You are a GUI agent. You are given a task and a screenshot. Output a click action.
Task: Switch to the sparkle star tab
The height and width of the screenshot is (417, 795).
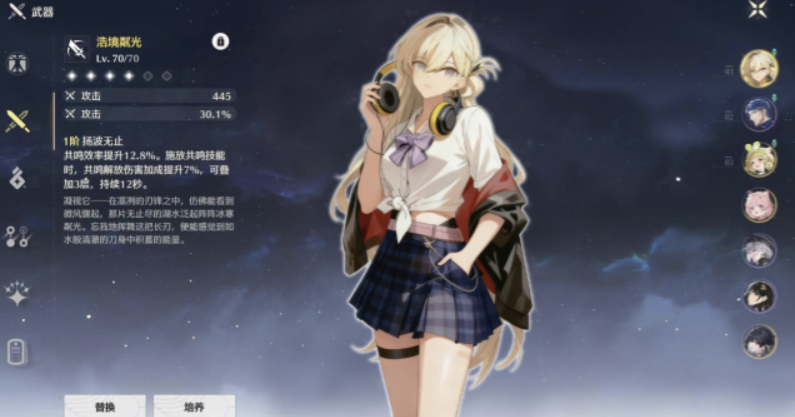[x=17, y=294]
